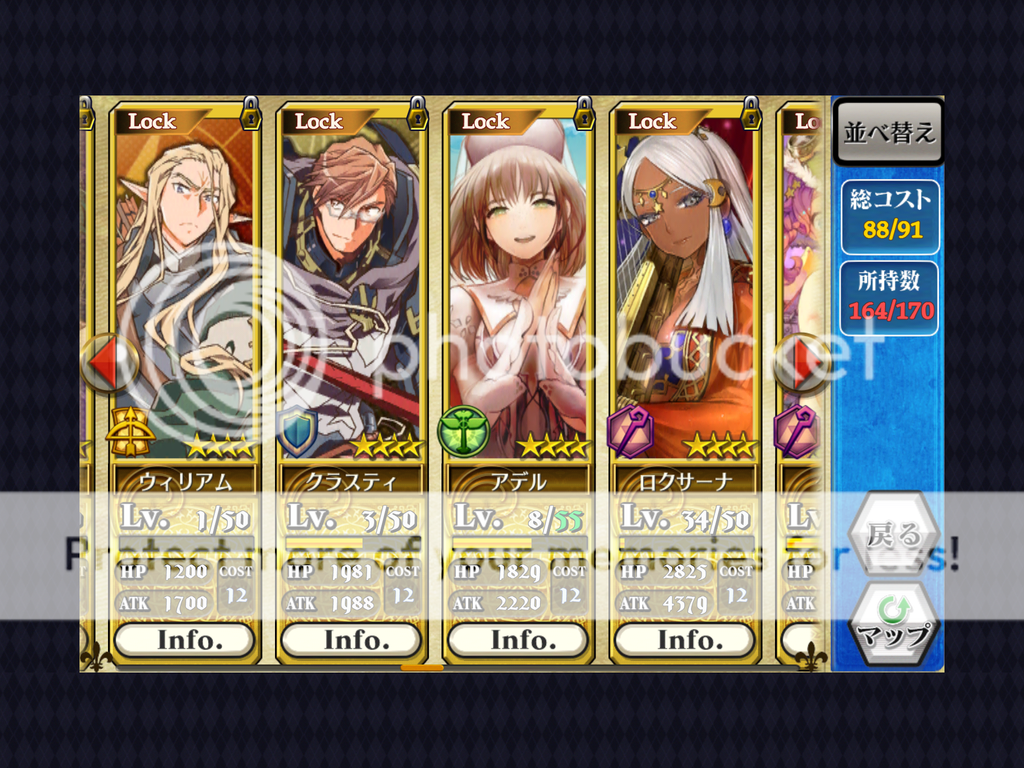Image resolution: width=1024 pixels, height=768 pixels.
Task: Select the ロクサーナ character card
Action: (686, 290)
